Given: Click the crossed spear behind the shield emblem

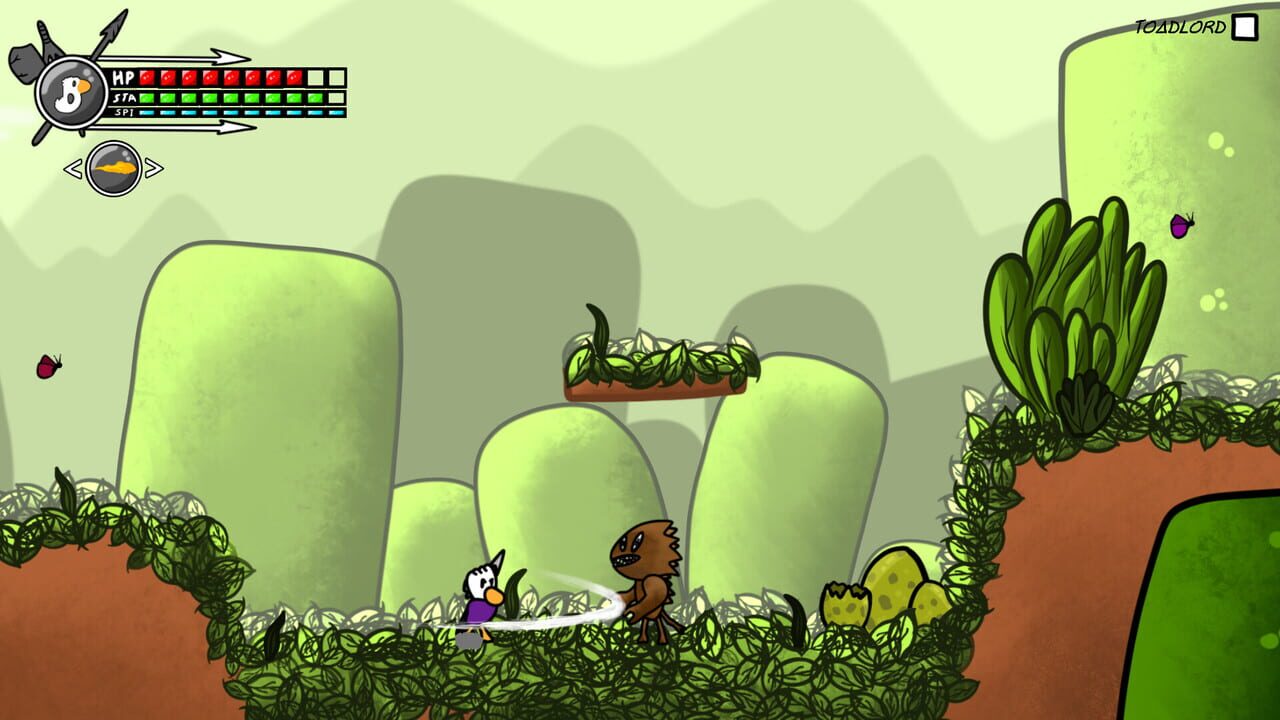Looking at the screenshot, I should [110, 30].
